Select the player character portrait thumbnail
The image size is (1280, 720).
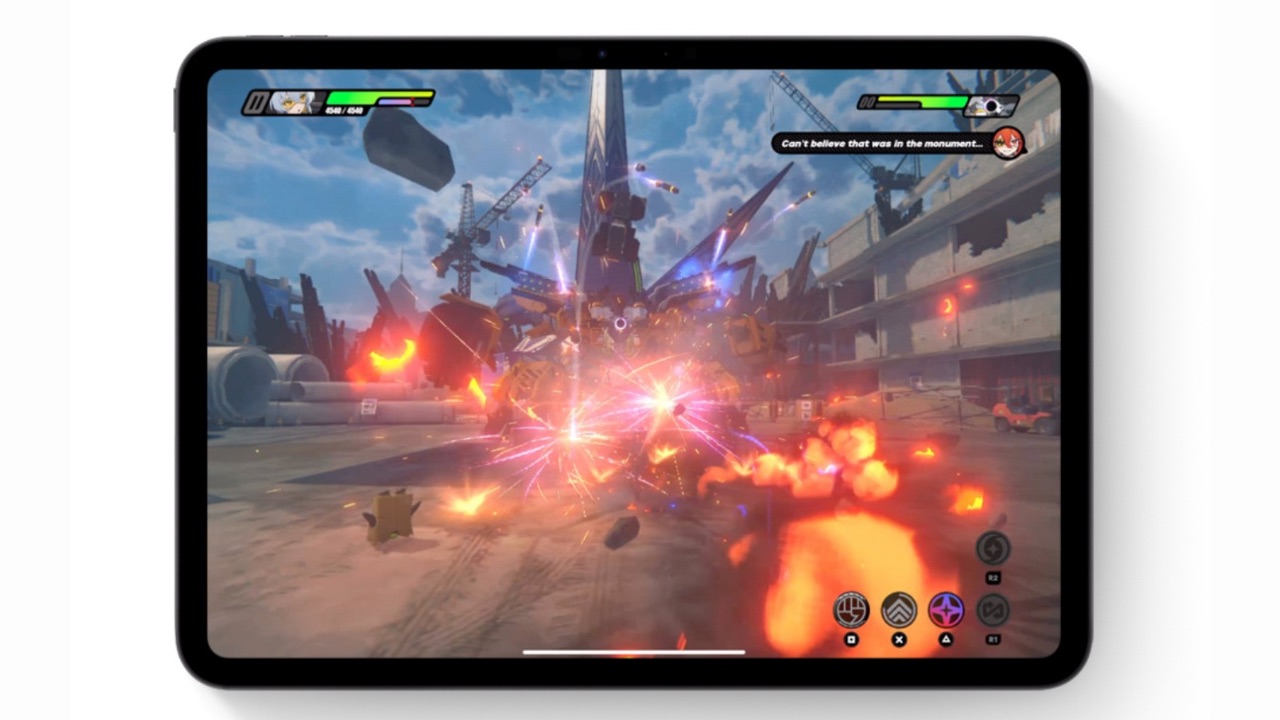[292, 100]
